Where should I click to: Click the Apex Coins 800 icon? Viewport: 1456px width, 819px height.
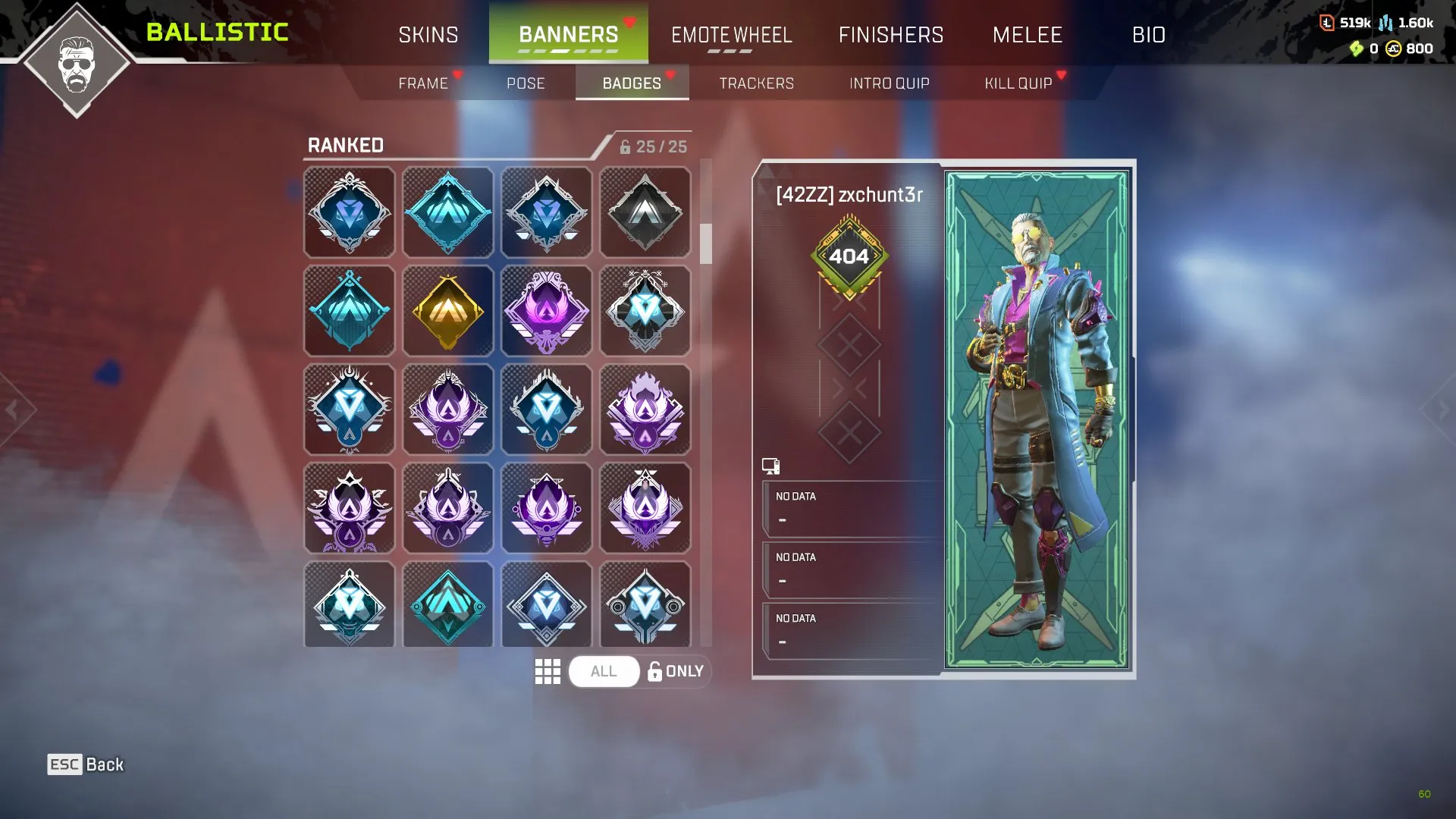click(x=1395, y=50)
